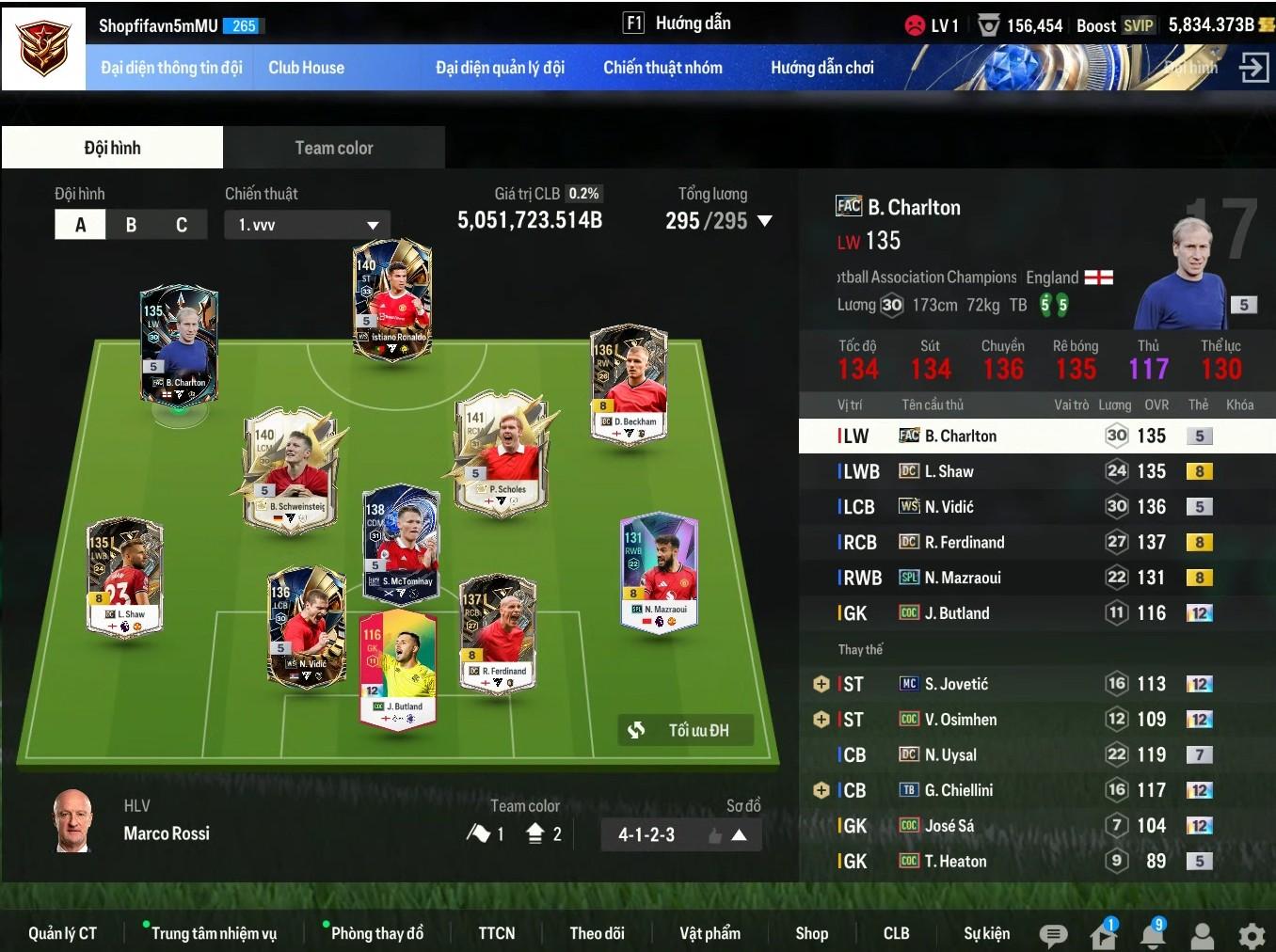The width and height of the screenshot is (1276, 952).
Task: Open the notifications bell icon
Action: pyautogui.click(x=1153, y=935)
